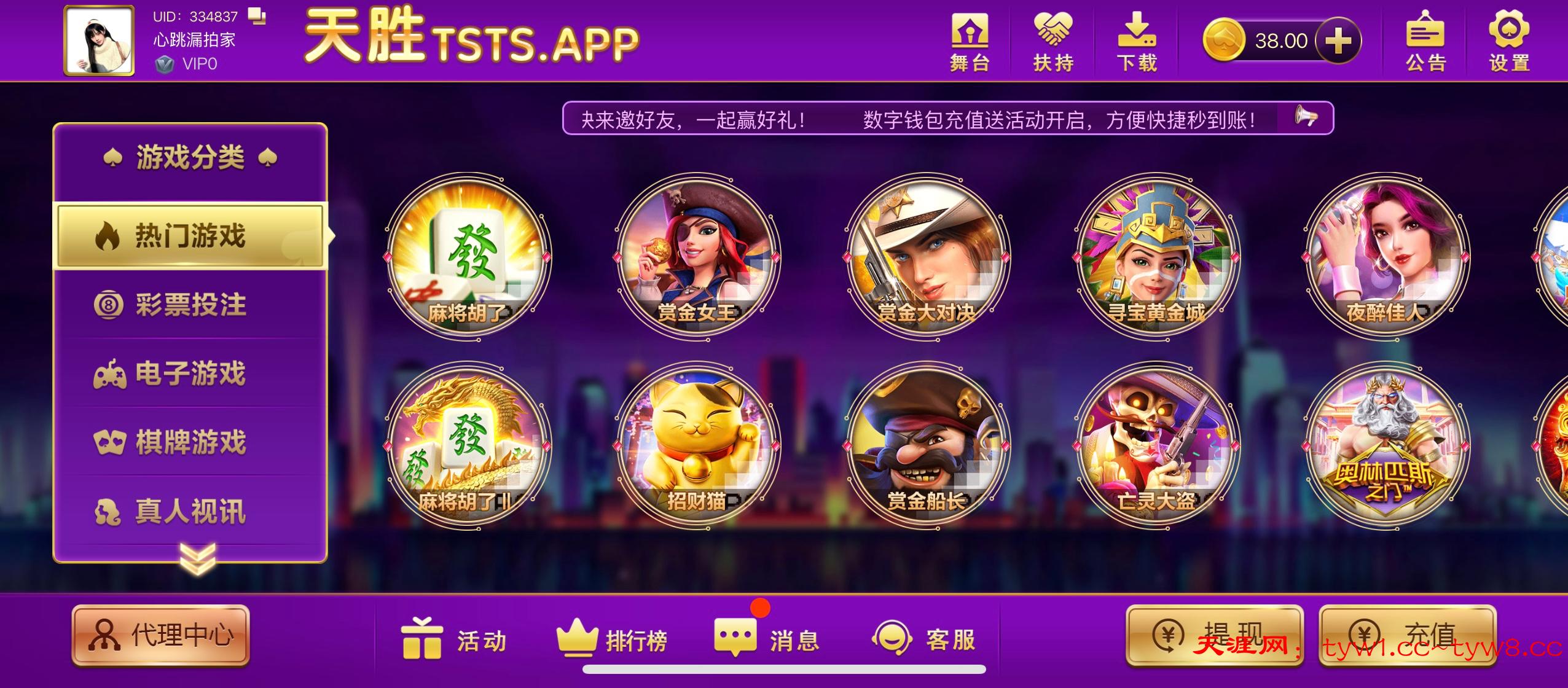
Task: Expand category list with down arrows
Action: (197, 558)
